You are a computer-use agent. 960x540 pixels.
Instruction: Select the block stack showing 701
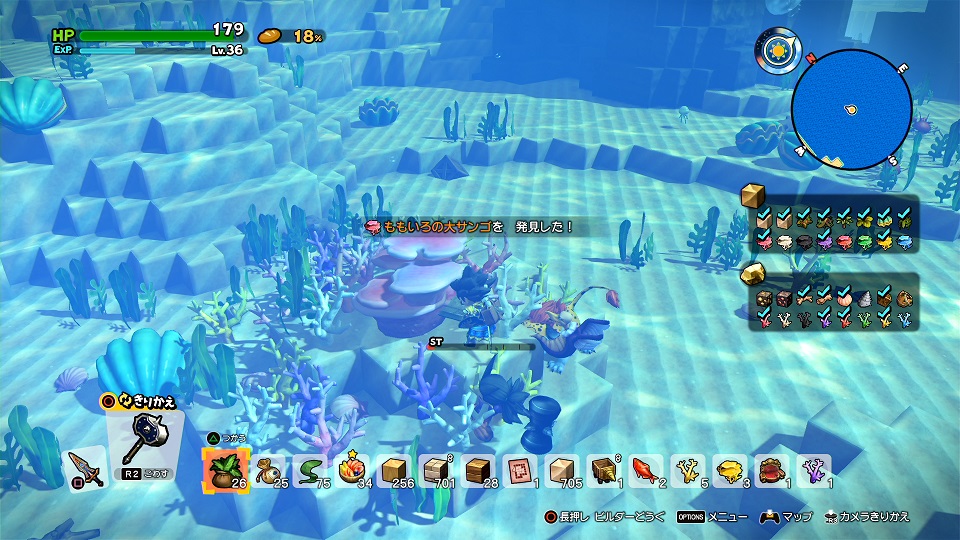point(437,470)
